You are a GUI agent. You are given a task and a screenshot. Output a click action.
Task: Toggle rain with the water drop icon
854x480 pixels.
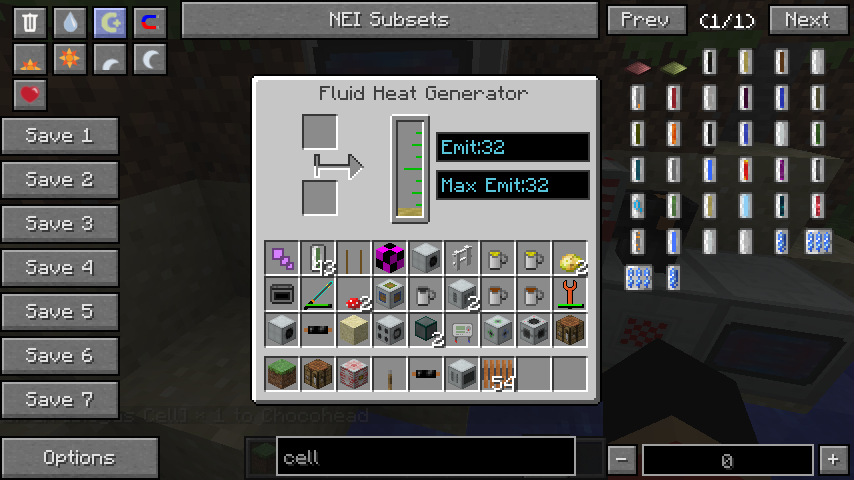[70, 23]
